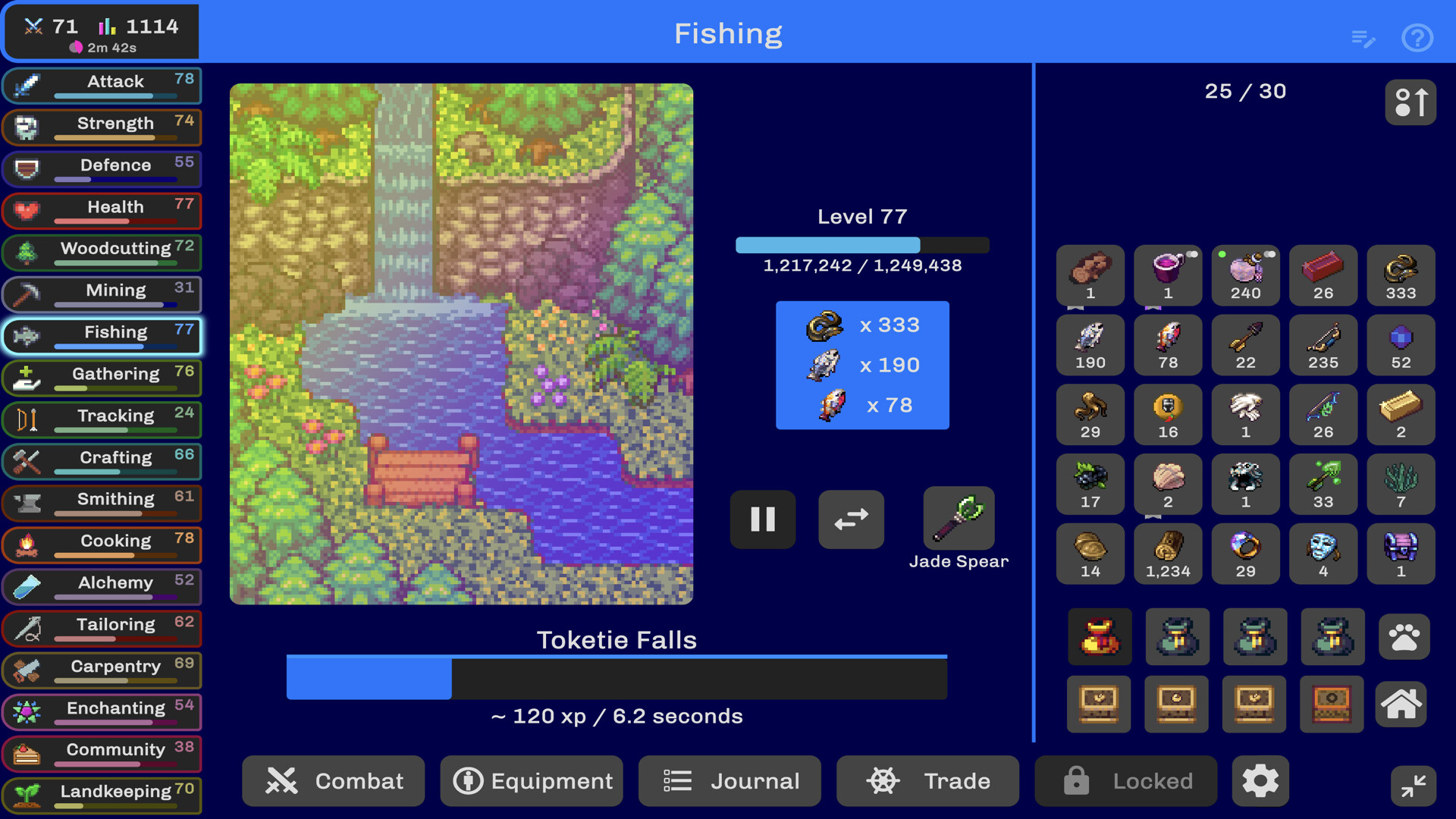Image resolution: width=1456 pixels, height=819 pixels.
Task: Sort inventory using the sort icon
Action: (x=1411, y=102)
